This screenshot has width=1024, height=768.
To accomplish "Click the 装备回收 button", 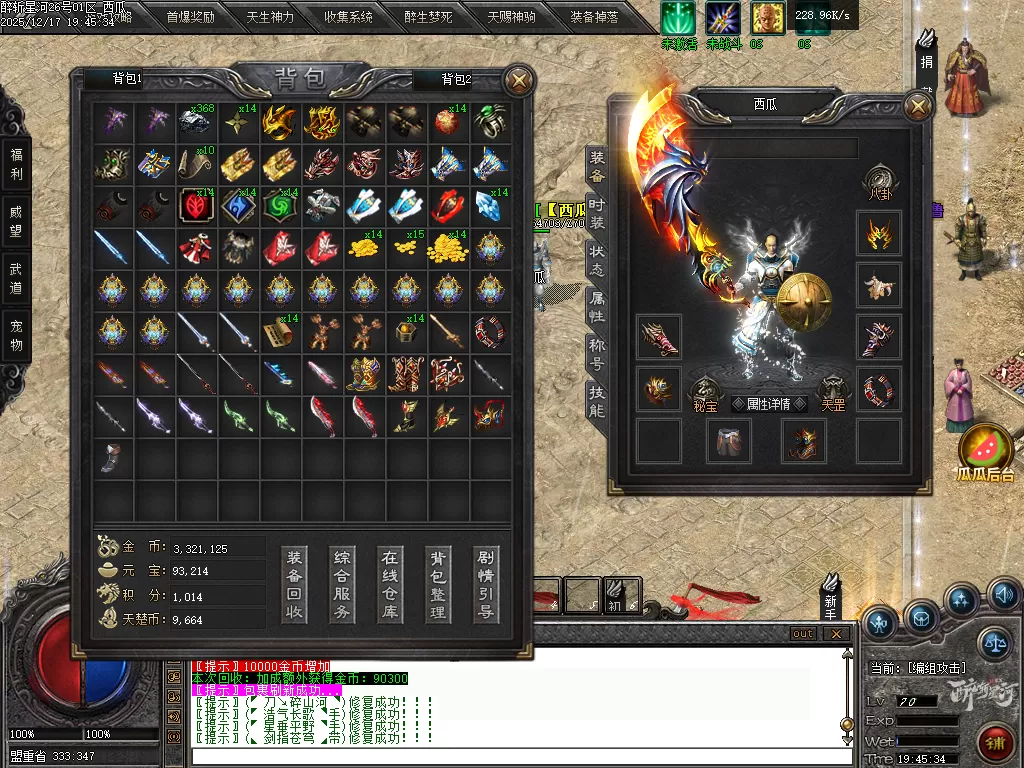I will coord(294,584).
